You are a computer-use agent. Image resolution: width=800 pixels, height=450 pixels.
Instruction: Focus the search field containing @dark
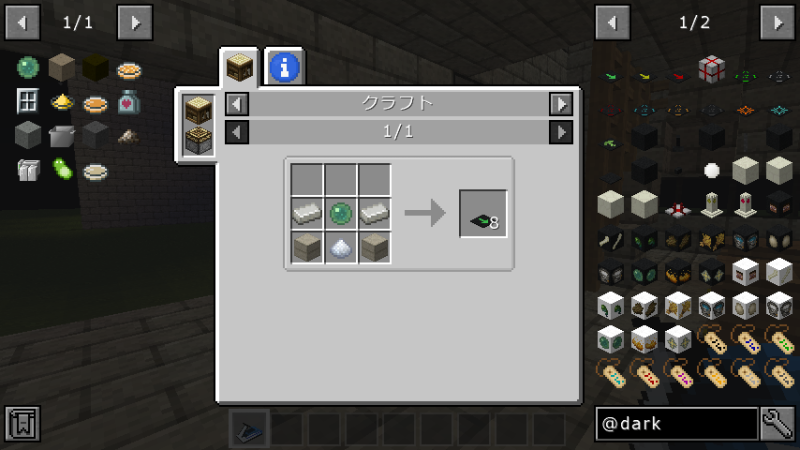tap(676, 423)
